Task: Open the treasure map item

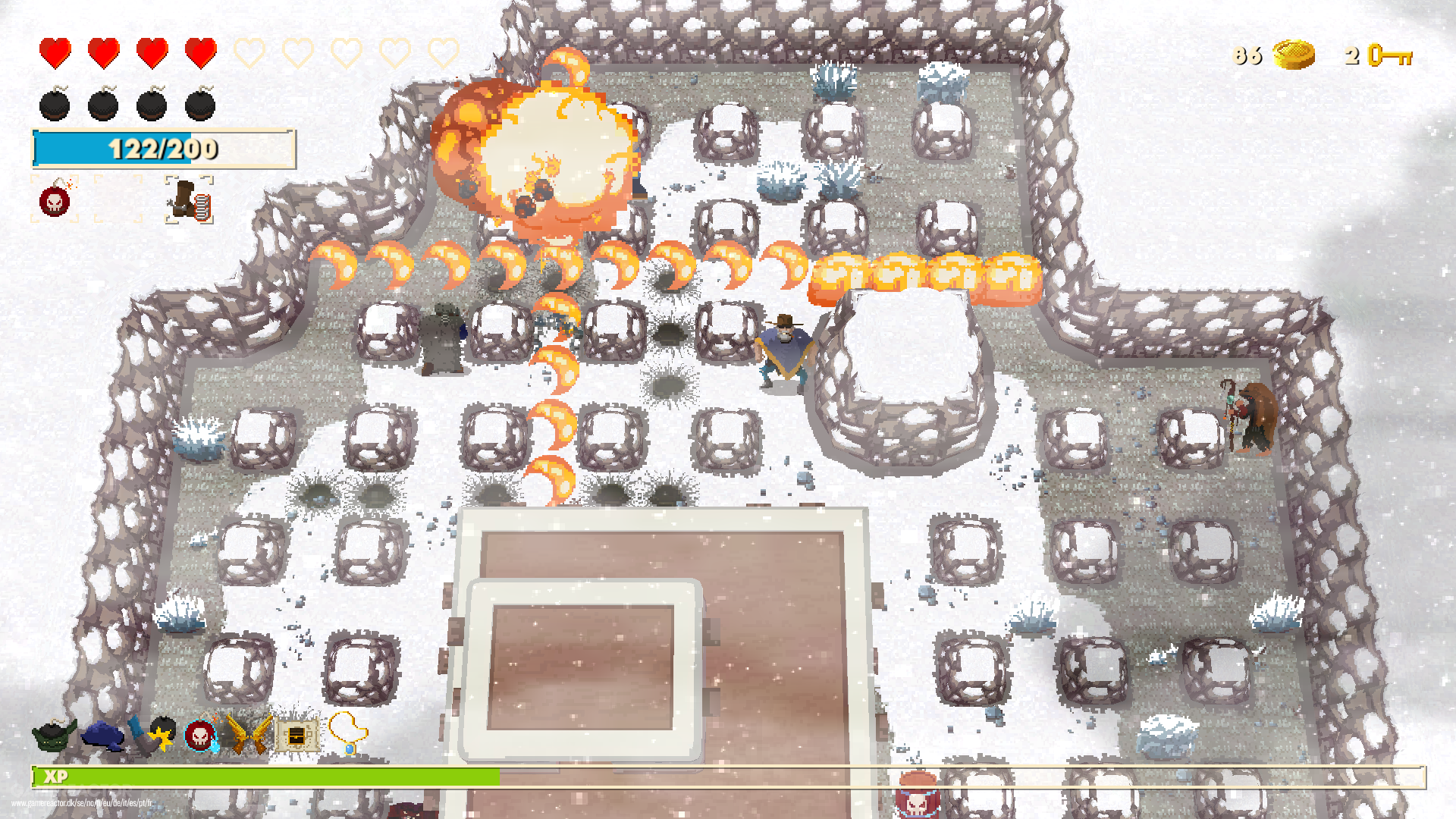Action: [x=297, y=734]
